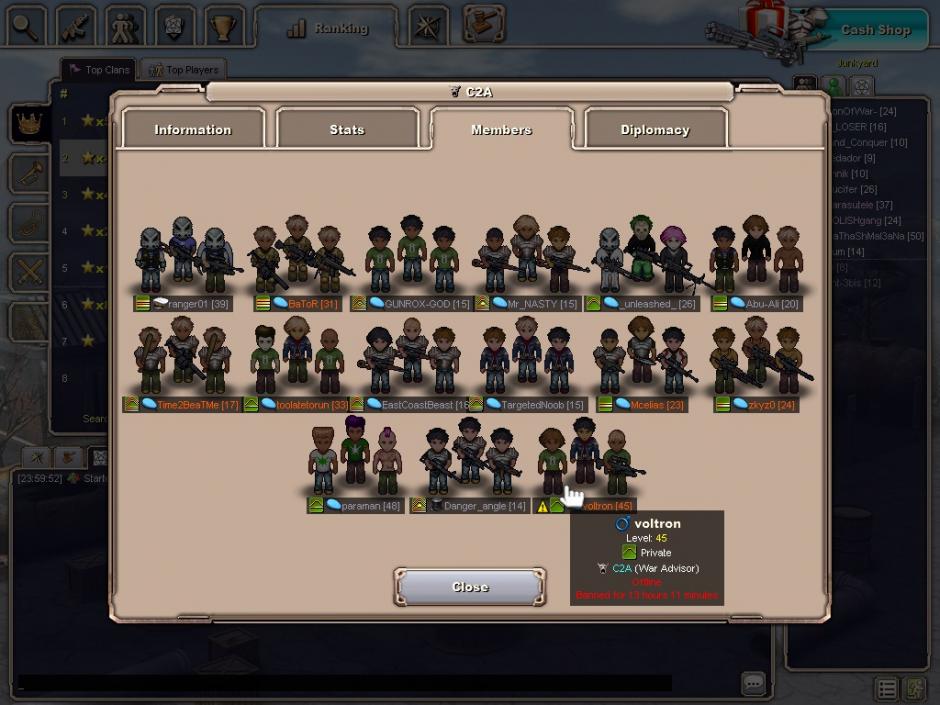Close the C2A clan window
The image size is (940, 705).
470,587
